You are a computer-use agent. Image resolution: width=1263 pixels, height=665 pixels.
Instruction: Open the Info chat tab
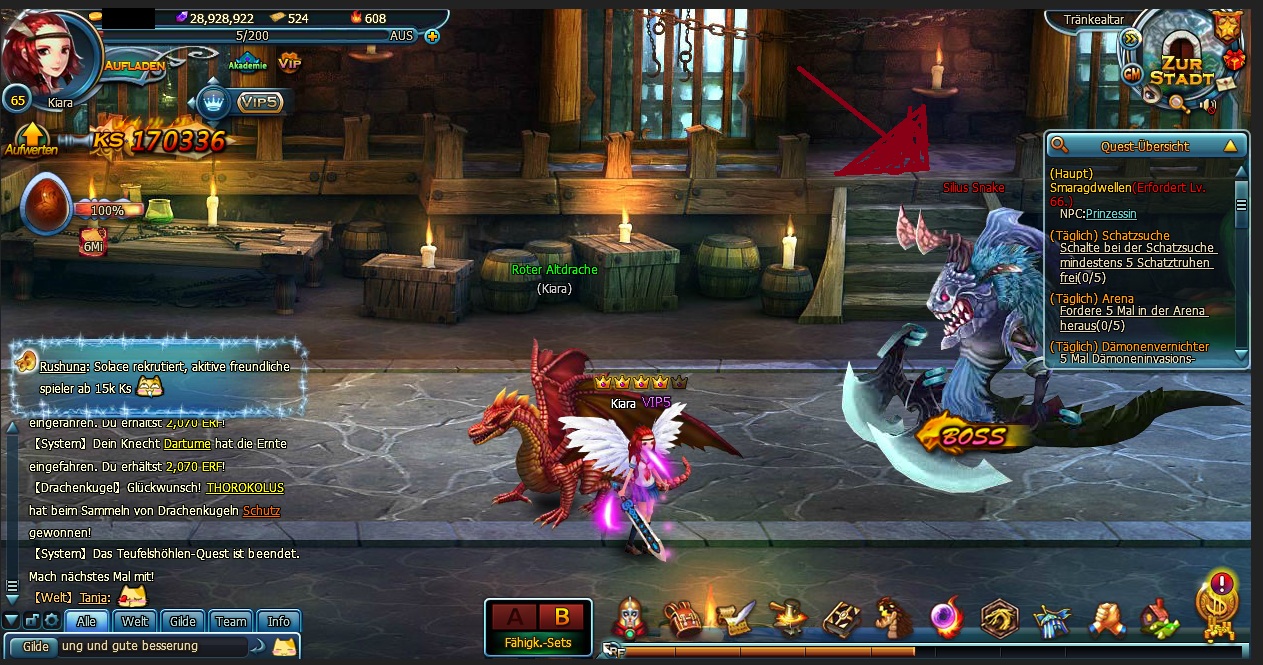point(279,621)
